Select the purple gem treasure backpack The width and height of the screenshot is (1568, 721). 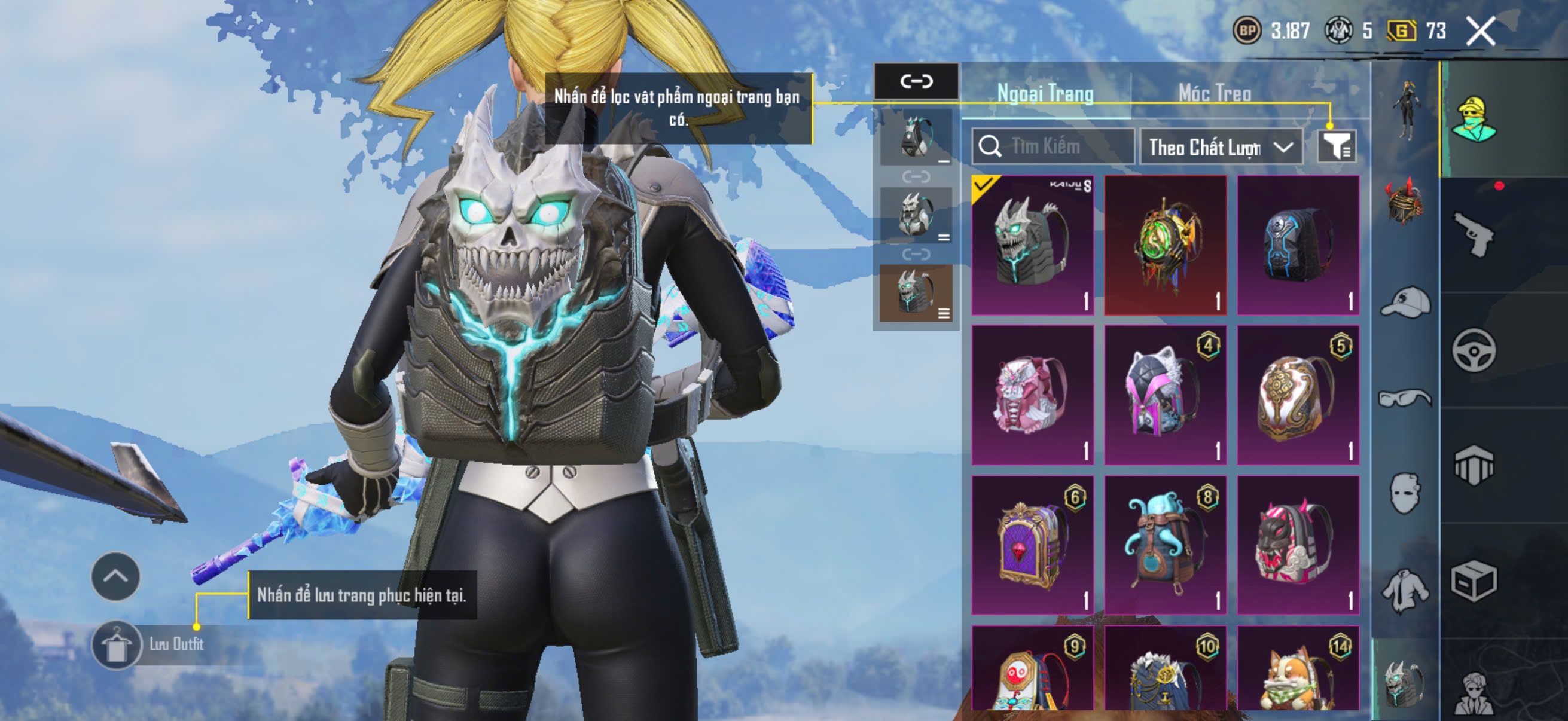click(1032, 545)
